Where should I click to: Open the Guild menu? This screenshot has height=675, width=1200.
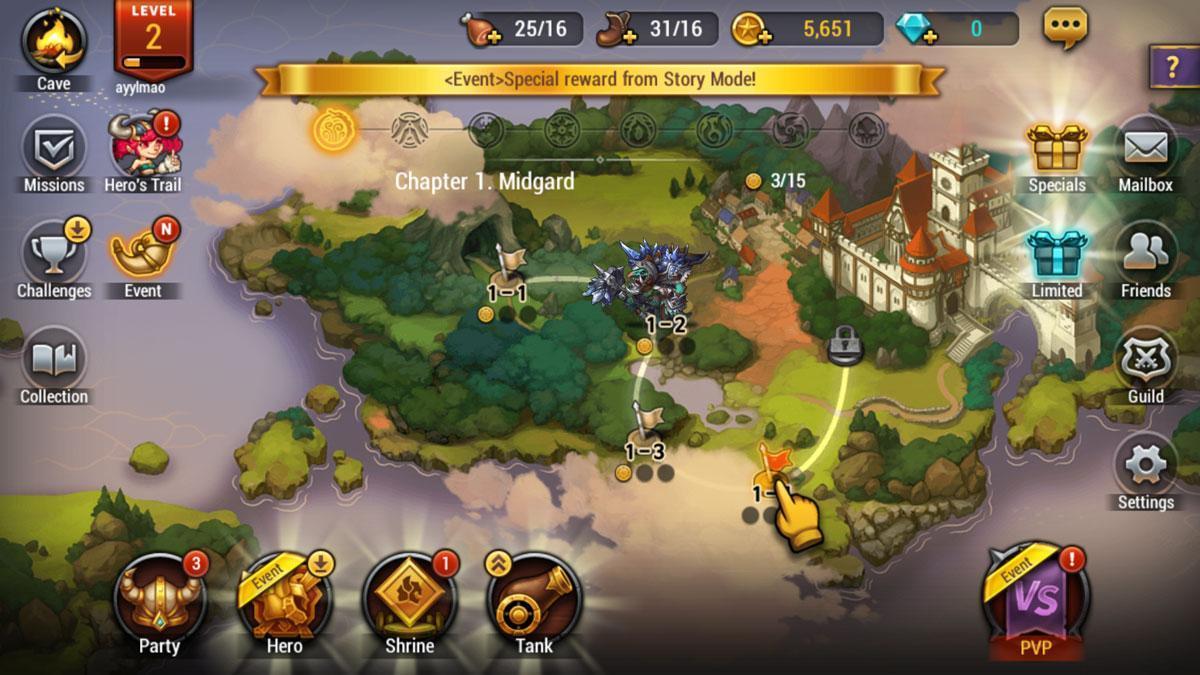[x=1146, y=362]
